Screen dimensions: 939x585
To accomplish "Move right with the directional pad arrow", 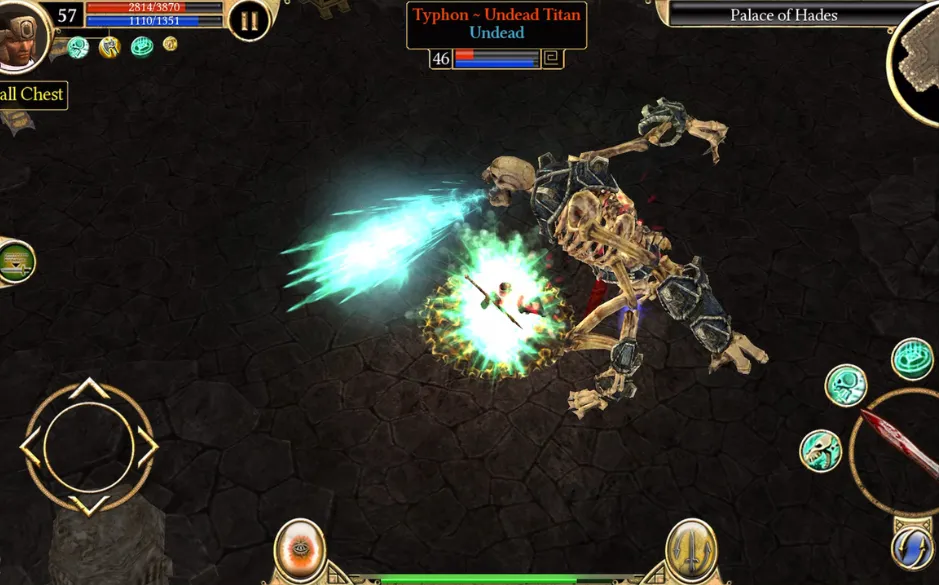I will [x=147, y=446].
